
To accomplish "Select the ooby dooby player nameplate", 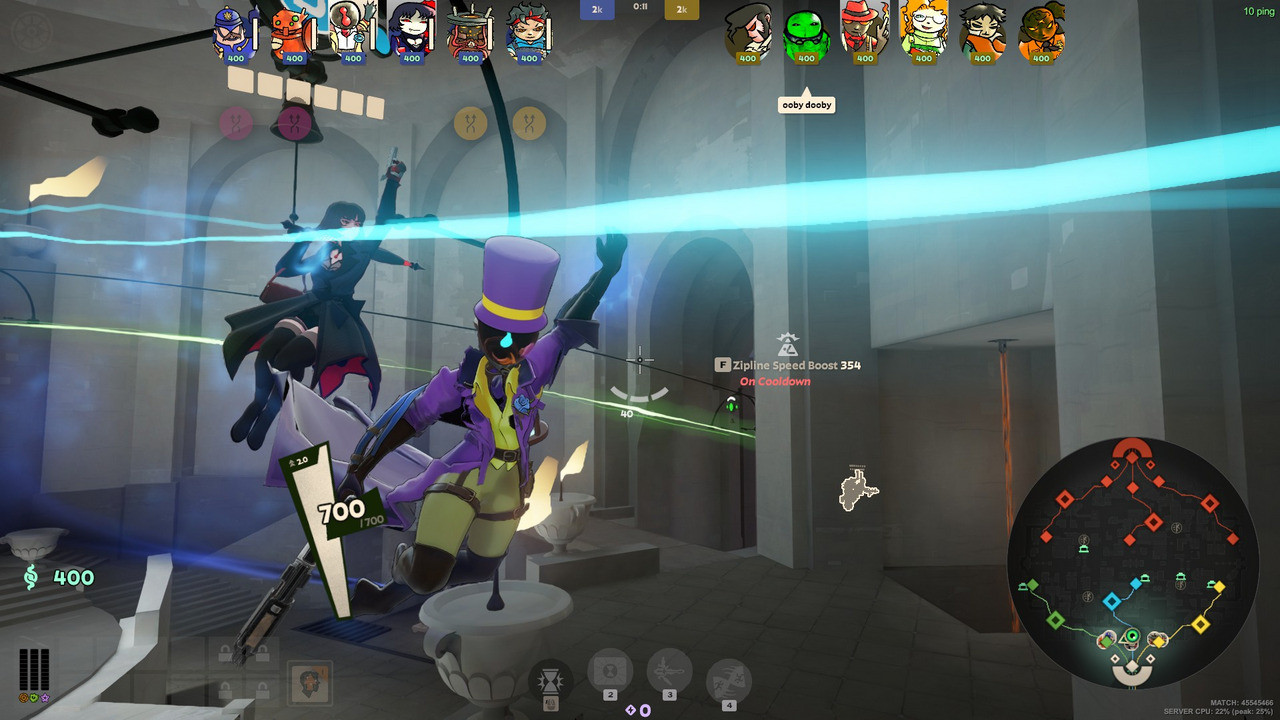I will pos(806,104).
